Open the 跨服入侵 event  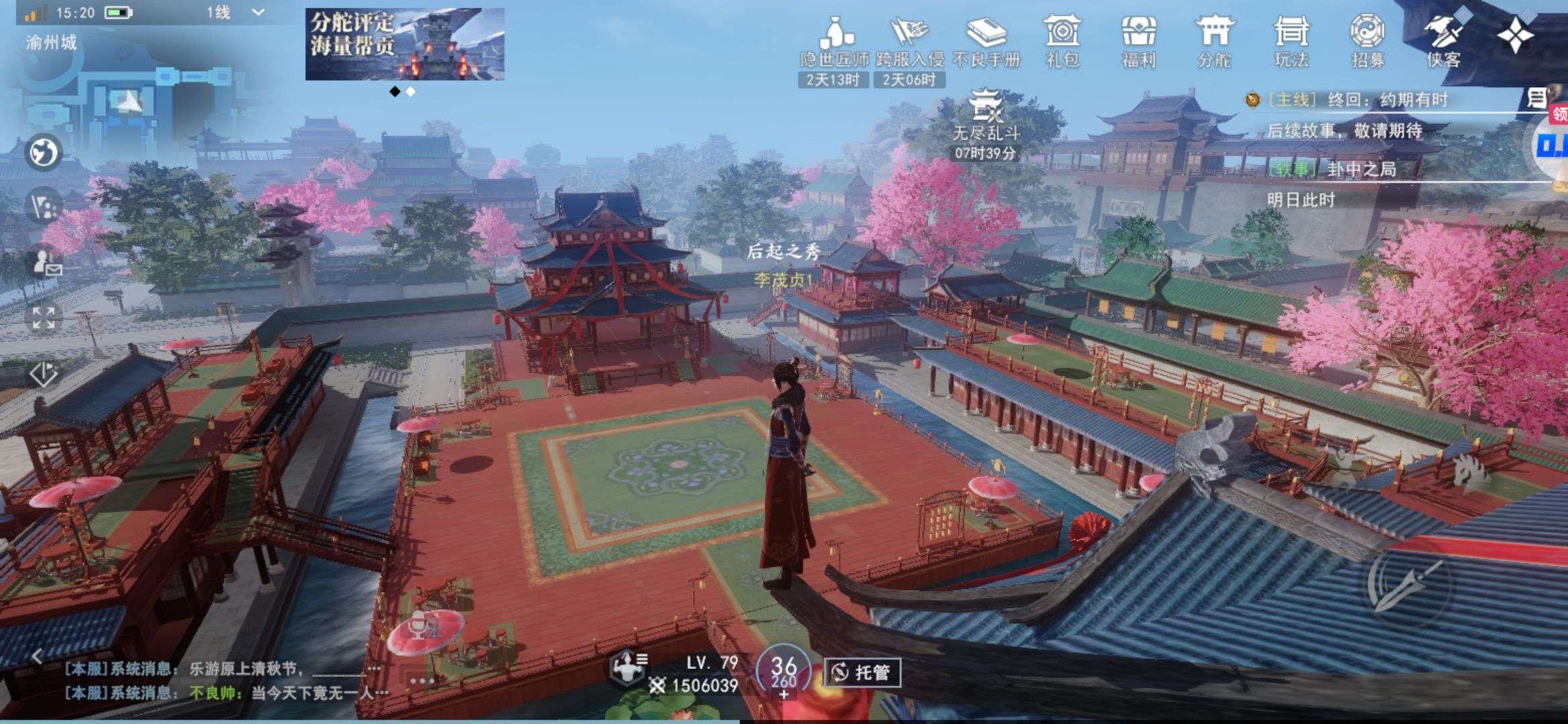click(x=909, y=42)
